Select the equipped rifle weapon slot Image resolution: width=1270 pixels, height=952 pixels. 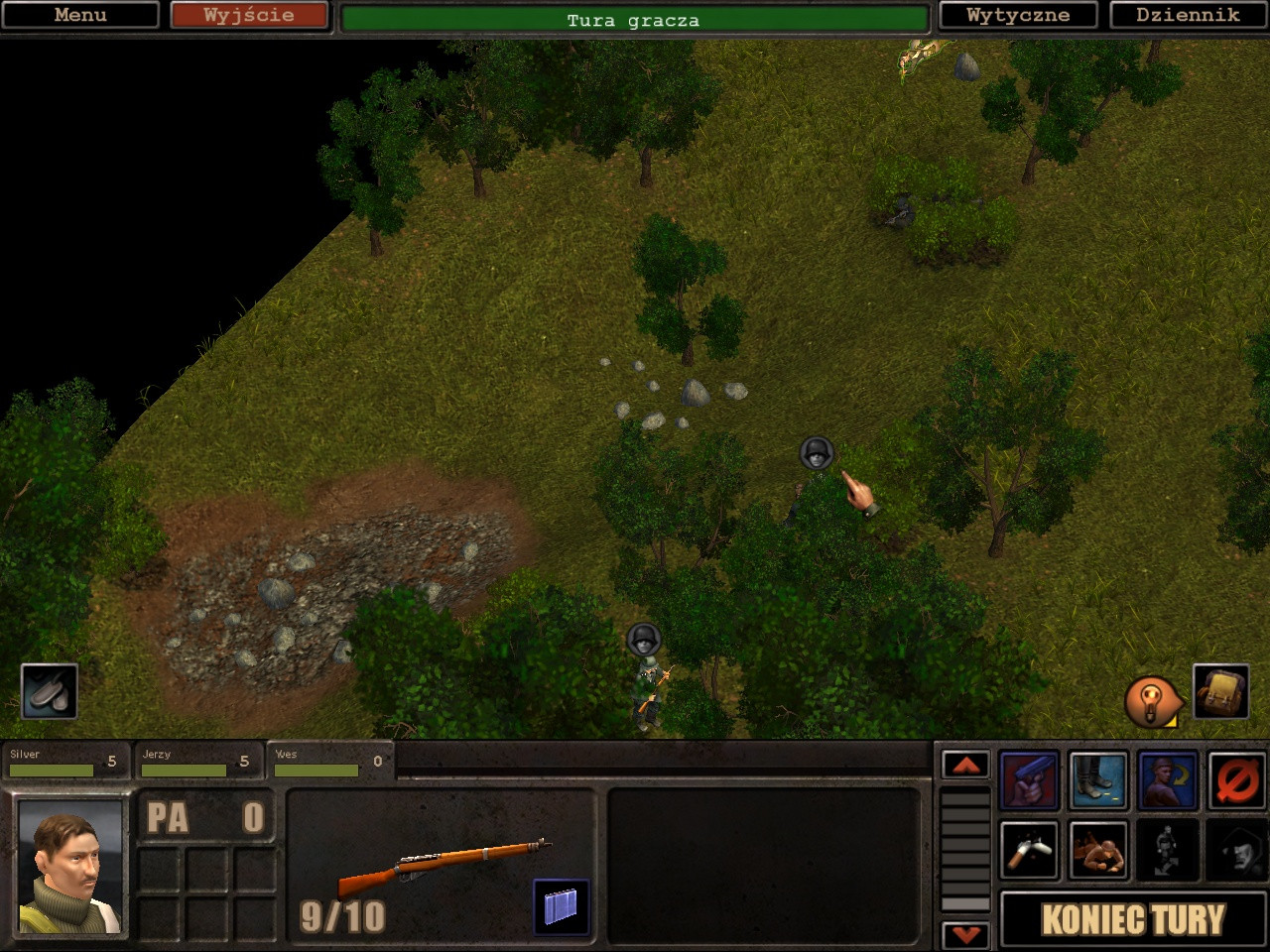(442, 866)
